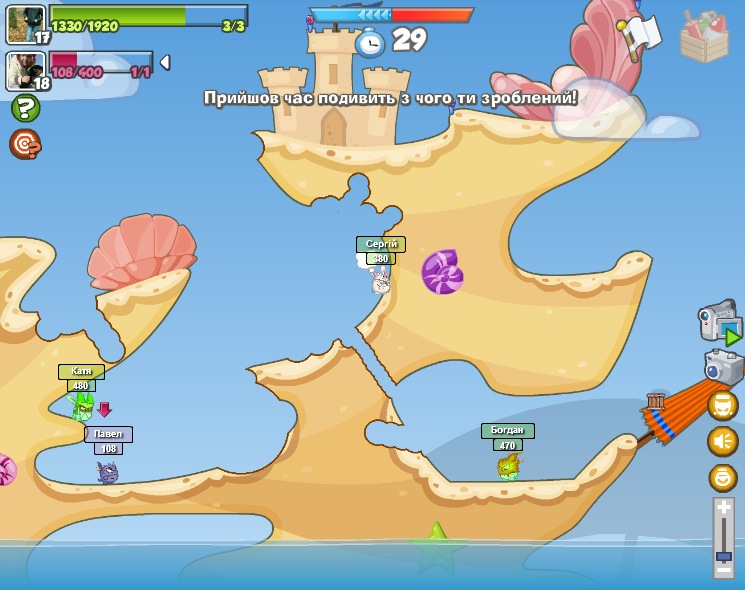Start video recording with the camcorder icon

pos(720,322)
